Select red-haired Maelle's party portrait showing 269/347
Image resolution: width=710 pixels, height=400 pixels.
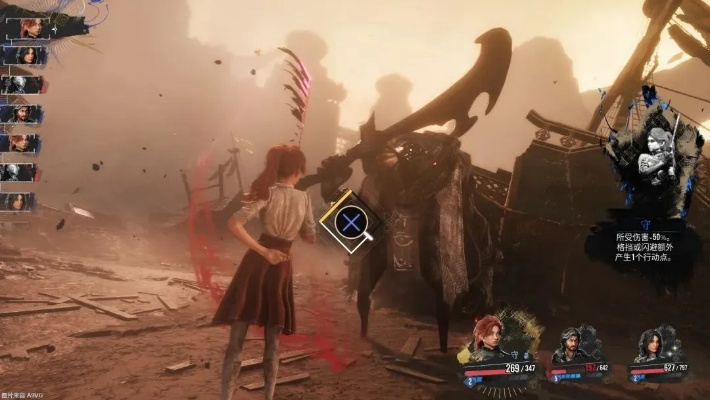[x=489, y=338]
